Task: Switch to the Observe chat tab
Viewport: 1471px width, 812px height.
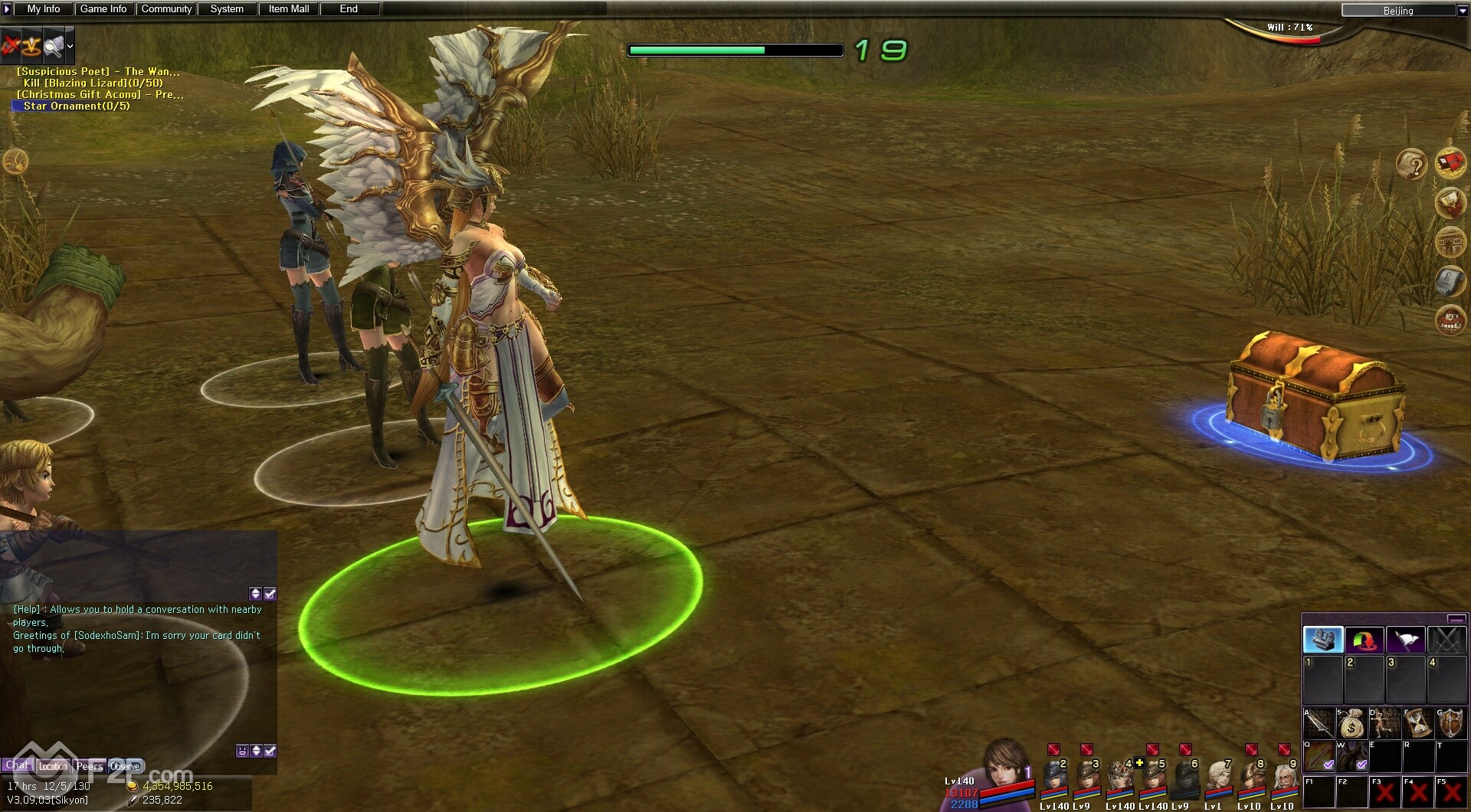Action: 125,766
